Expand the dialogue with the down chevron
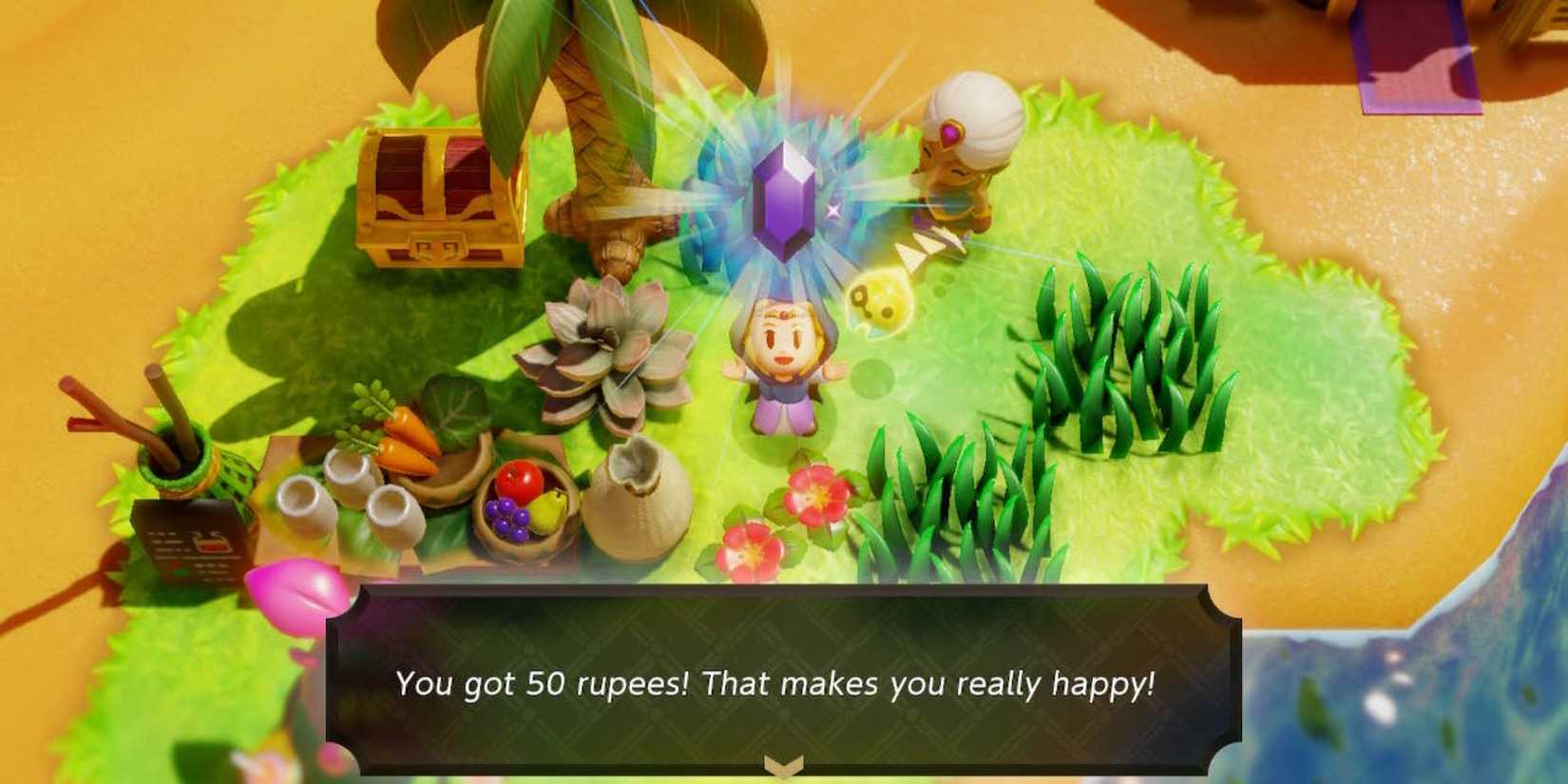This screenshot has width=1568, height=784. pyautogui.click(x=781, y=765)
